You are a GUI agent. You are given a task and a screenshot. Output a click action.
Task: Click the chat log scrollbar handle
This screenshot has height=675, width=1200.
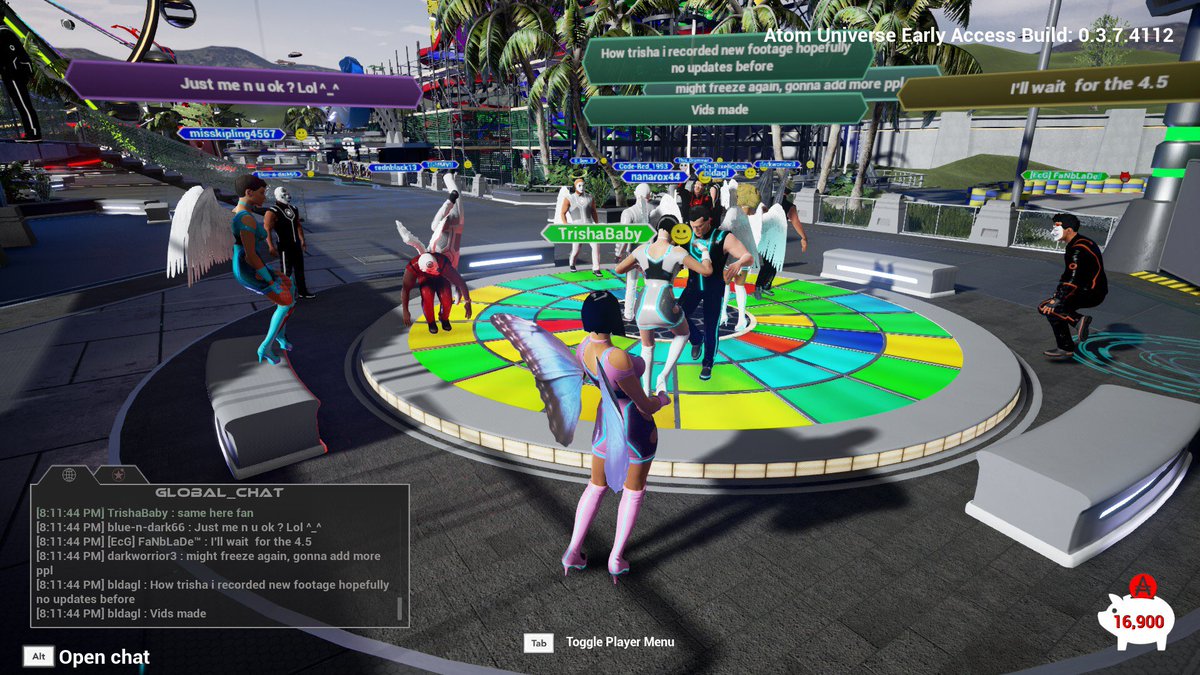point(400,608)
